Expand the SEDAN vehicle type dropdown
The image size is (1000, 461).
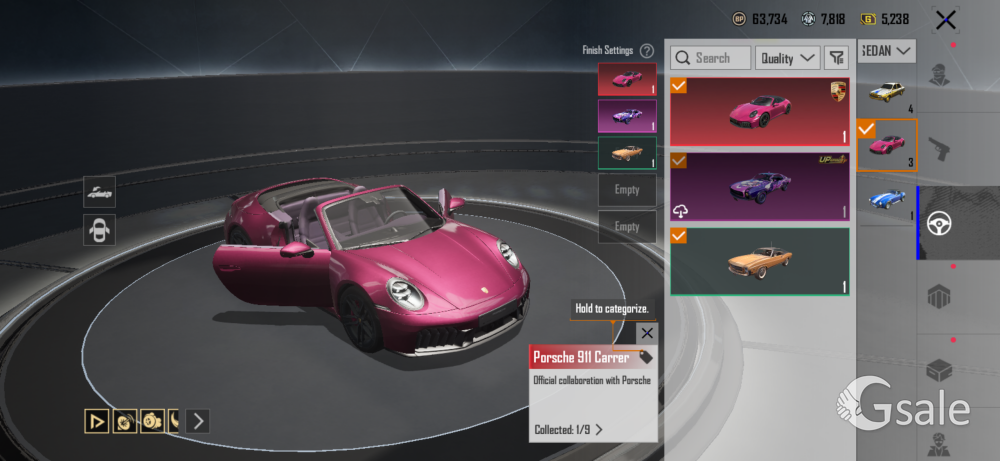pos(887,50)
